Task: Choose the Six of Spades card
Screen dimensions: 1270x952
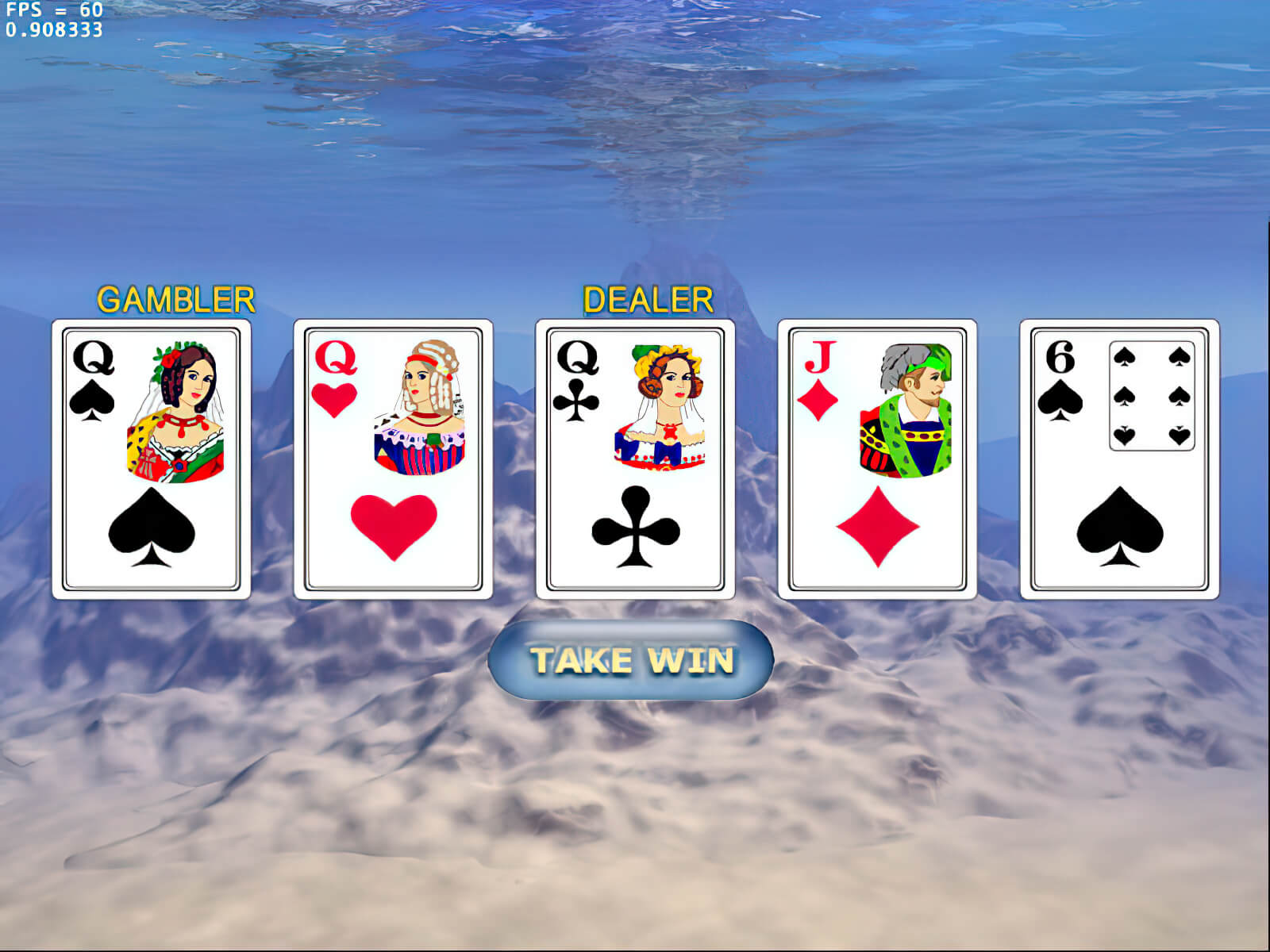Action: [x=1119, y=459]
